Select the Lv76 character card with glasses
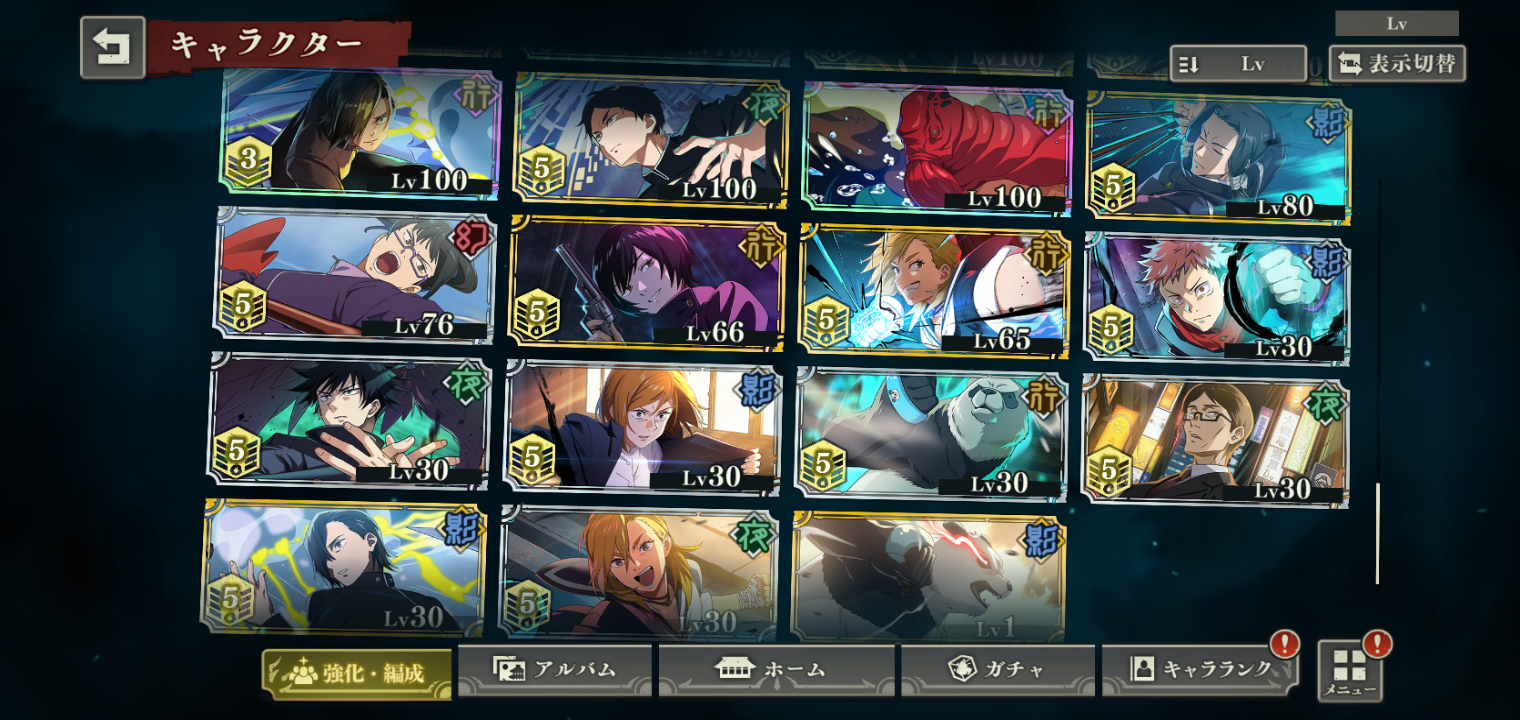The image size is (1520, 720). coord(356,275)
